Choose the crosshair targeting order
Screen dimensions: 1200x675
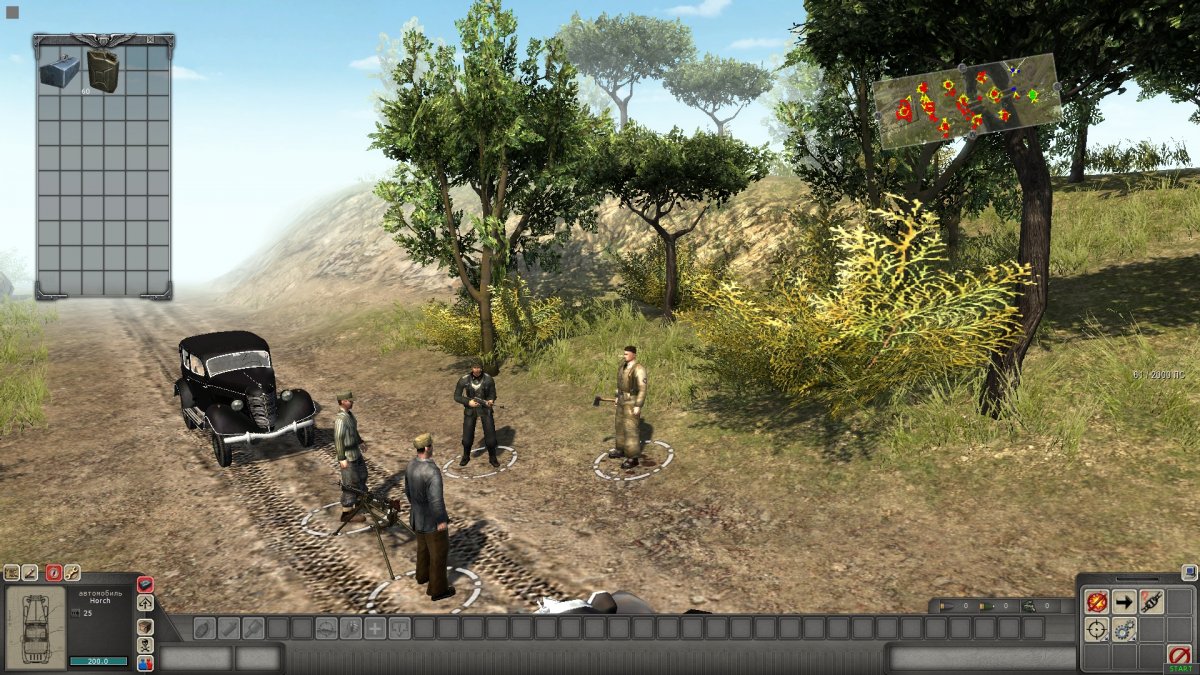[1097, 630]
